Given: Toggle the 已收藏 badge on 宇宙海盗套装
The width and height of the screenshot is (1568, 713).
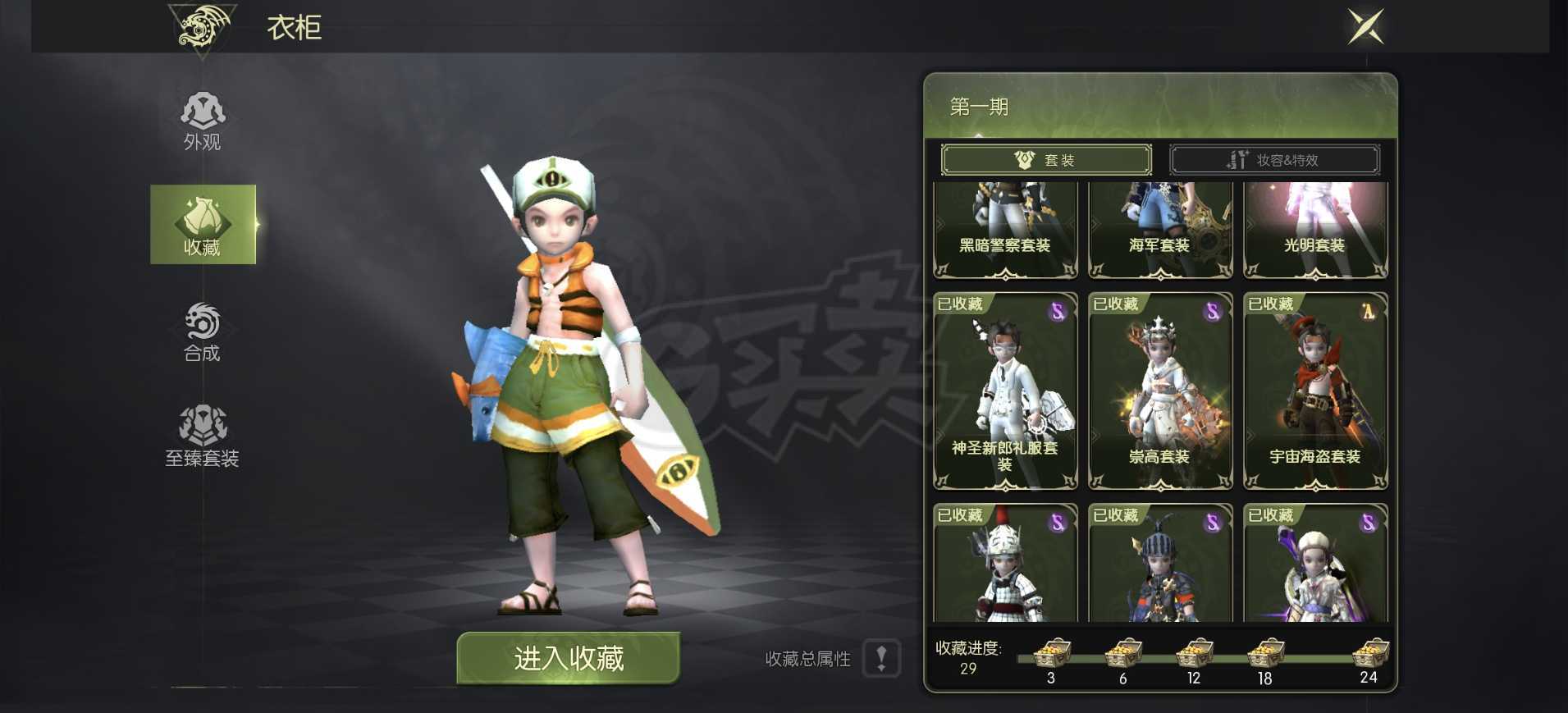Looking at the screenshot, I should tap(1269, 303).
